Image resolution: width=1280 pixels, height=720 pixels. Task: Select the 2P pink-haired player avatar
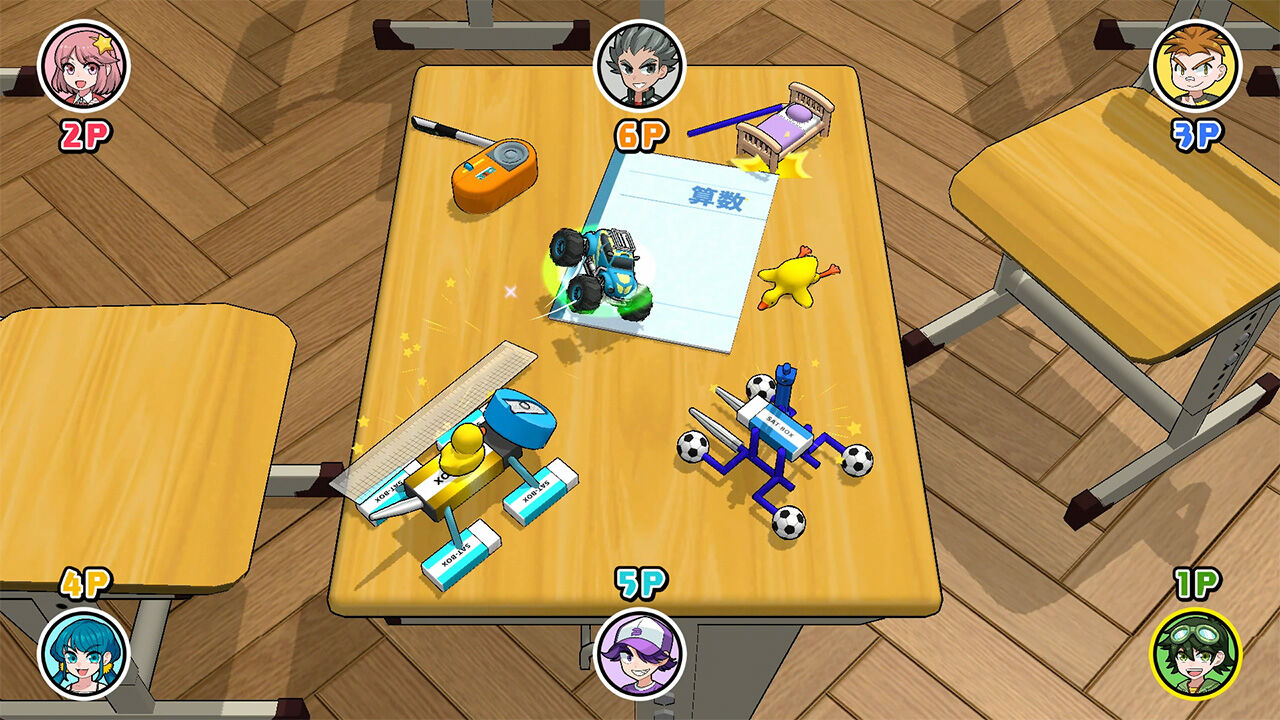tap(85, 66)
